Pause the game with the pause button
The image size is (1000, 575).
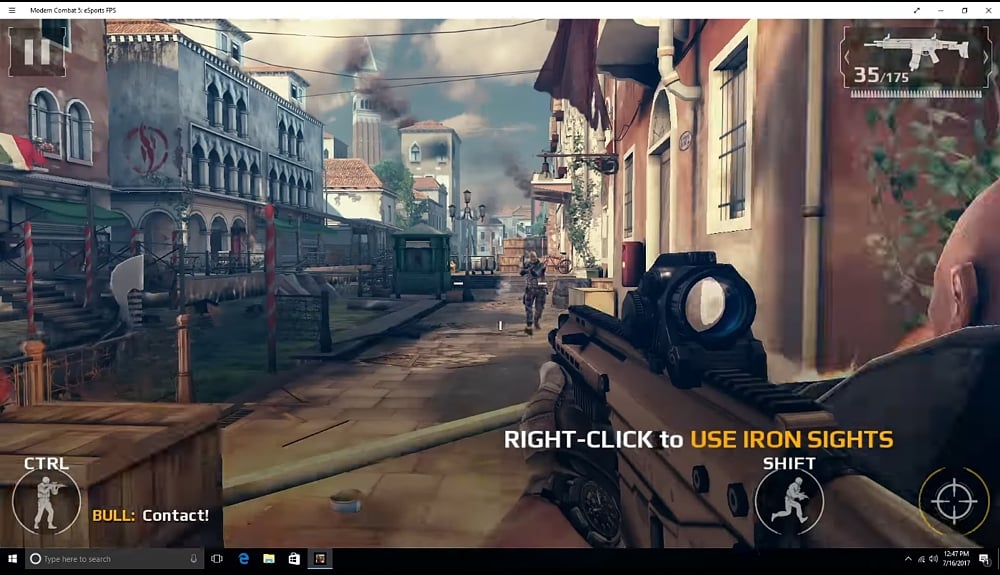pyautogui.click(x=36, y=50)
